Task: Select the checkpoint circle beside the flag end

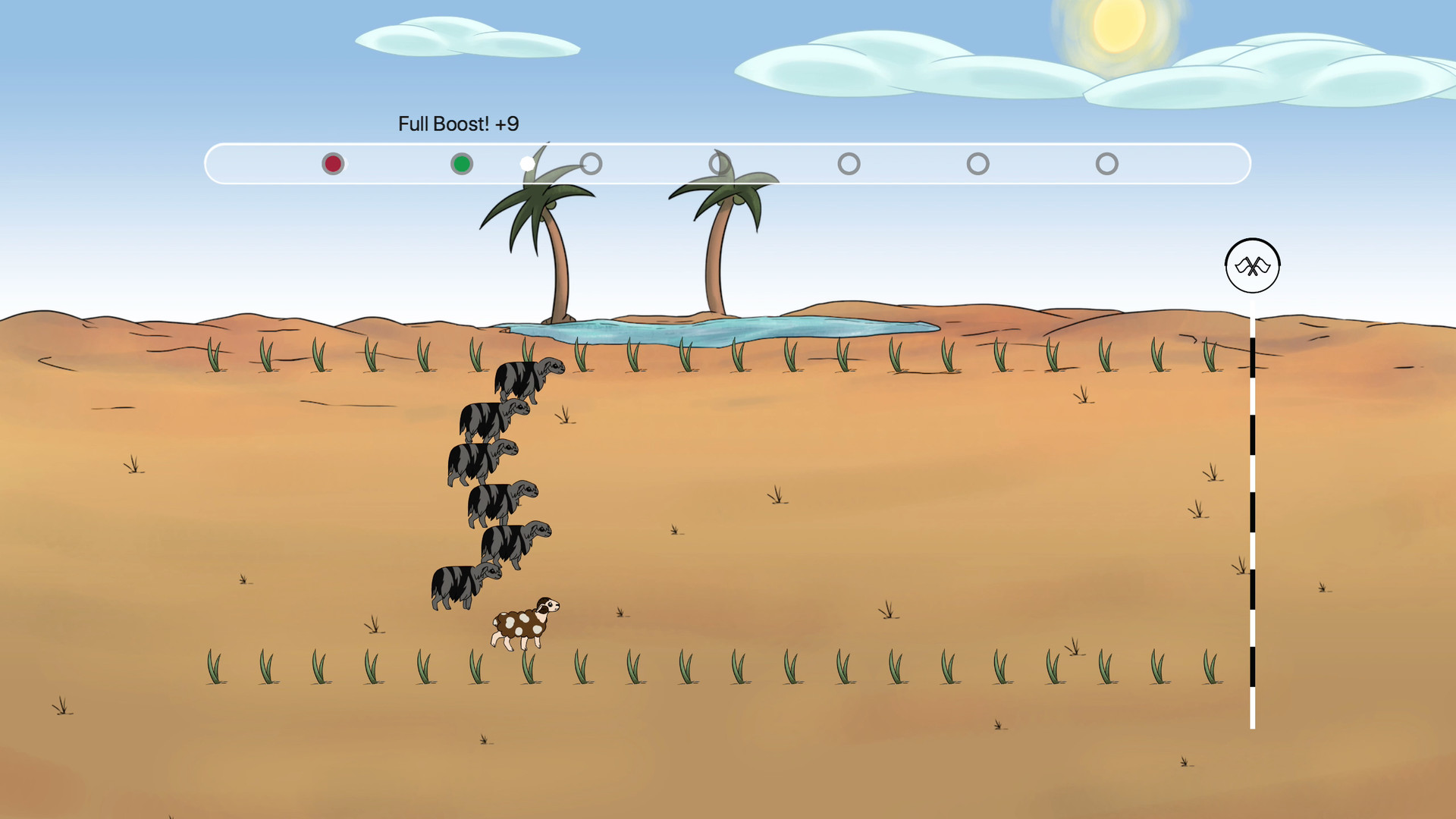Action: click(x=1106, y=163)
